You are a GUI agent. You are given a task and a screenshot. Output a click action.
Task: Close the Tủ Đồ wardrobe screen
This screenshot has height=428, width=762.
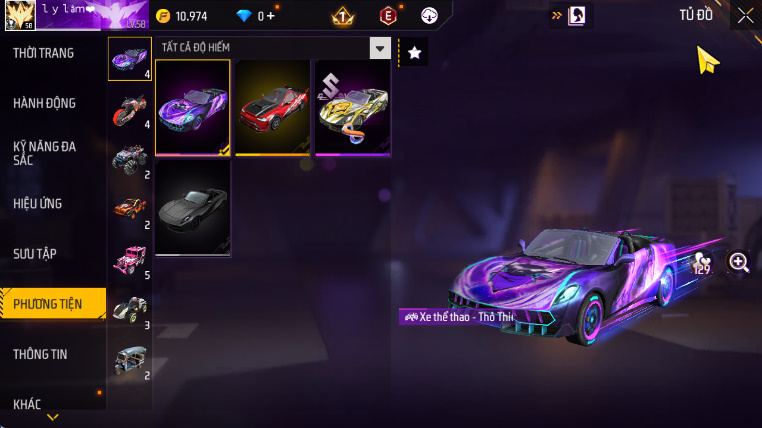pos(745,15)
